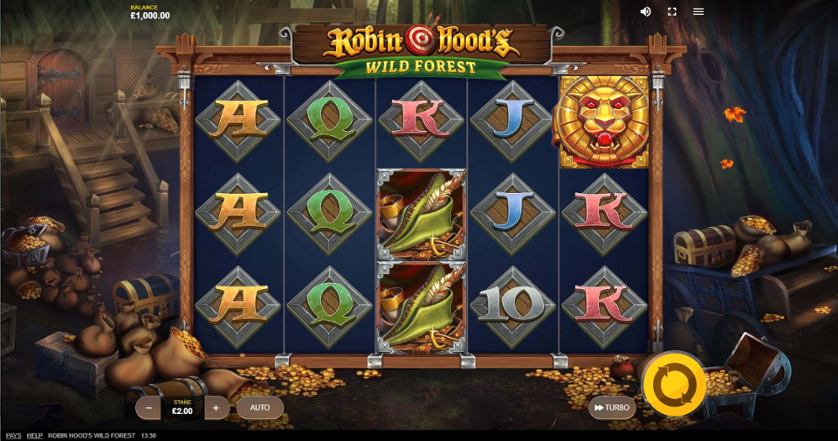Open the Pays table link
The width and height of the screenshot is (838, 441).
tap(13, 436)
